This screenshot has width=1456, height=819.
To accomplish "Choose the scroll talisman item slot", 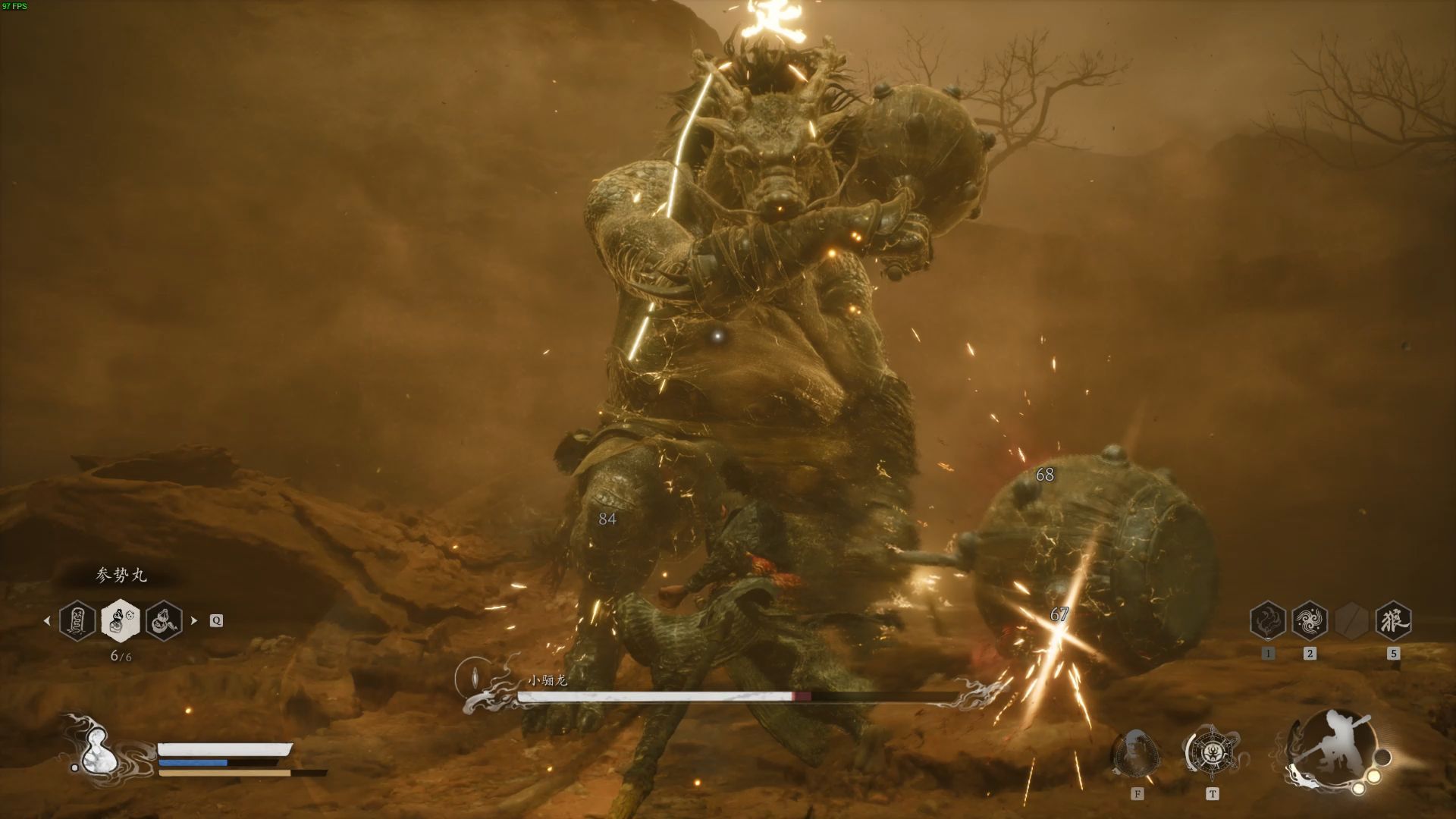I will 77,620.
